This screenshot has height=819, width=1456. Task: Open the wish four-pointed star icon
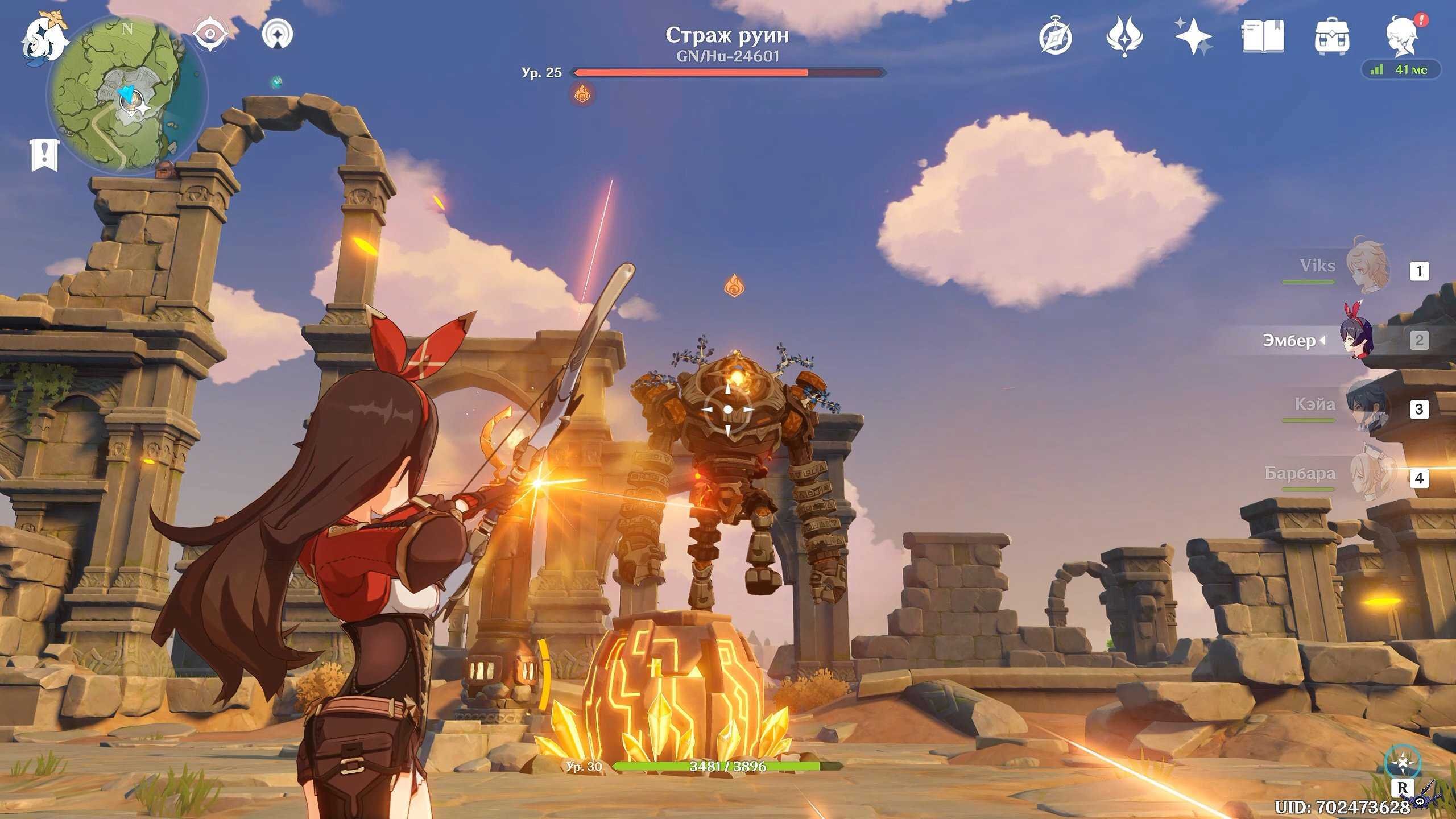coord(1193,36)
